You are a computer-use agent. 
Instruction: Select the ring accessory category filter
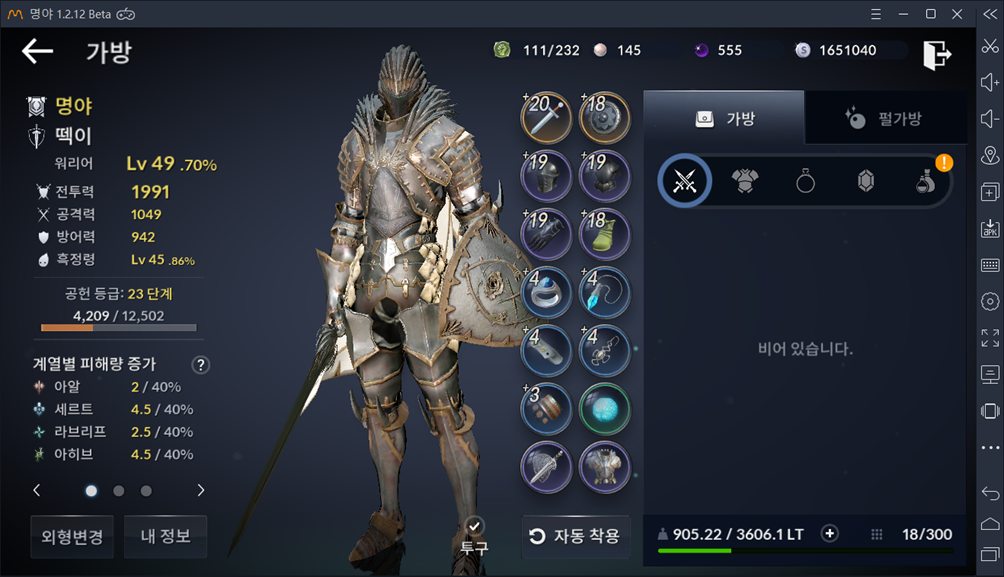pyautogui.click(x=805, y=181)
